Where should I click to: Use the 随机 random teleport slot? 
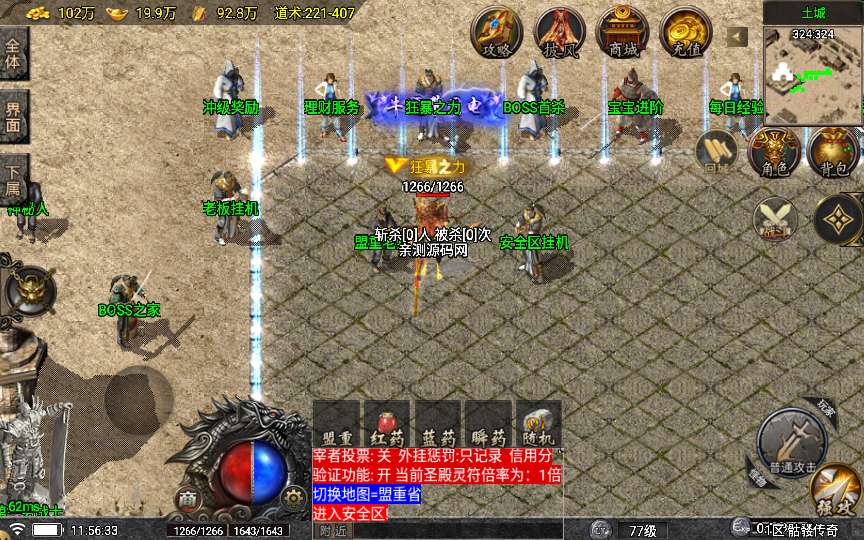[x=537, y=424]
